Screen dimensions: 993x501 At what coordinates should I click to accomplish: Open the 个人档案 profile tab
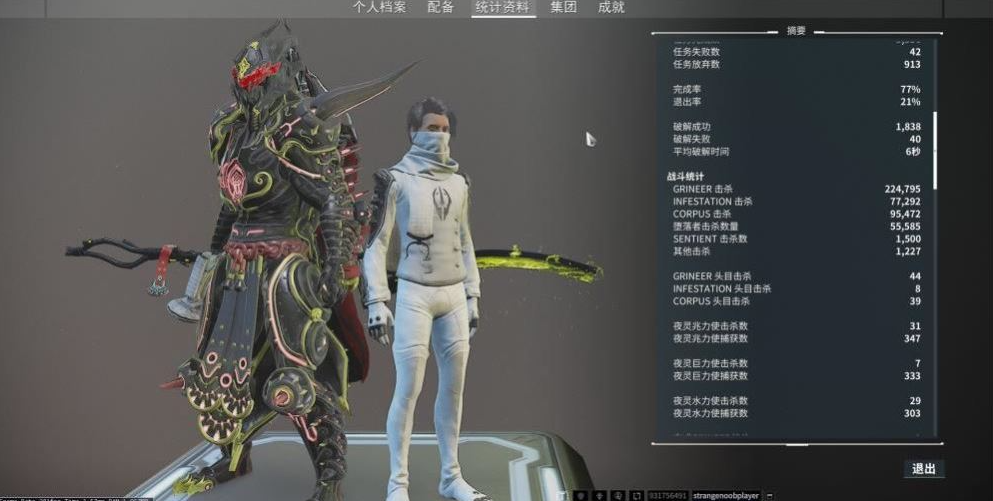(x=379, y=8)
